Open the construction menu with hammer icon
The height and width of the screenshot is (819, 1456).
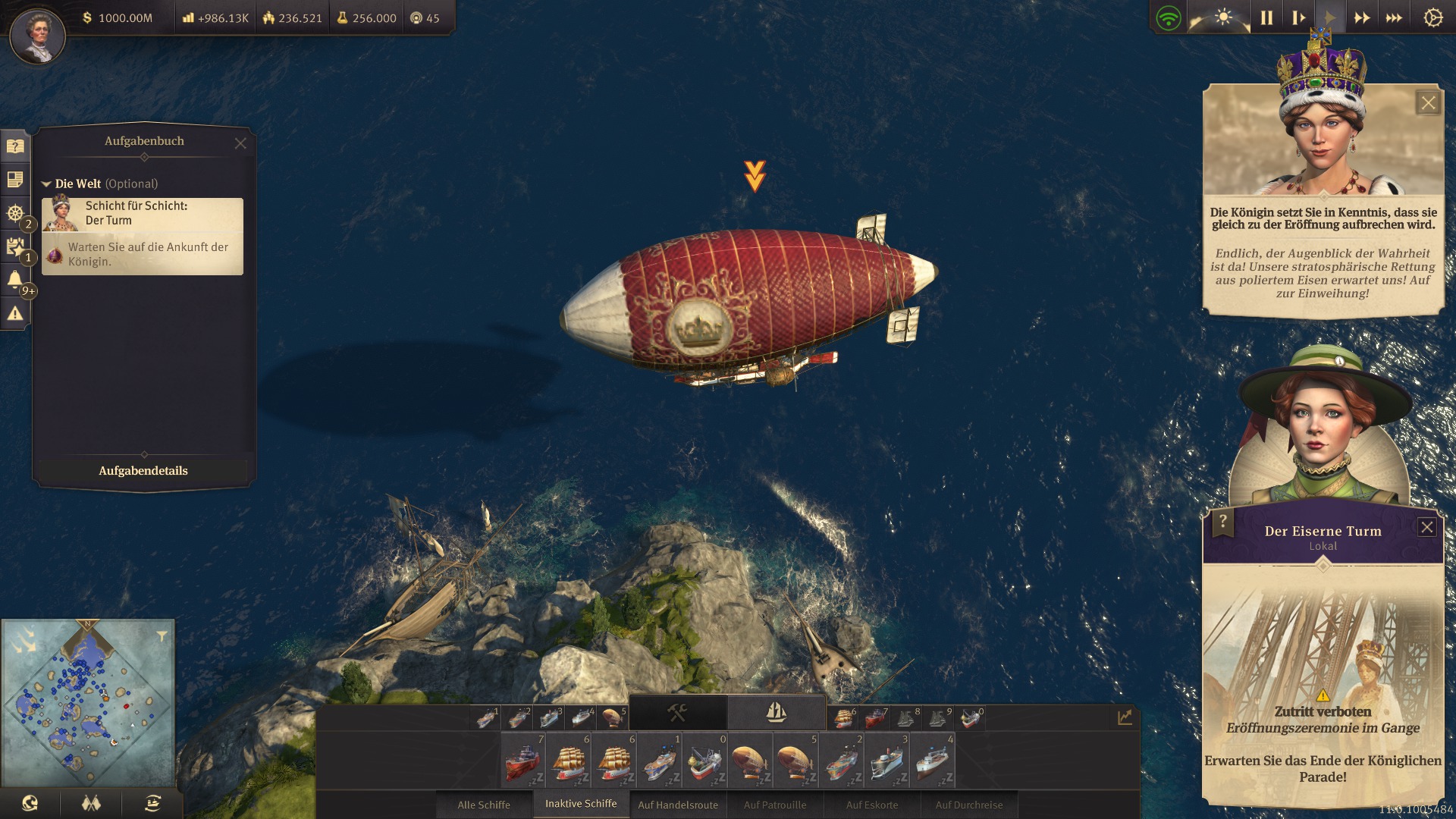(x=677, y=713)
